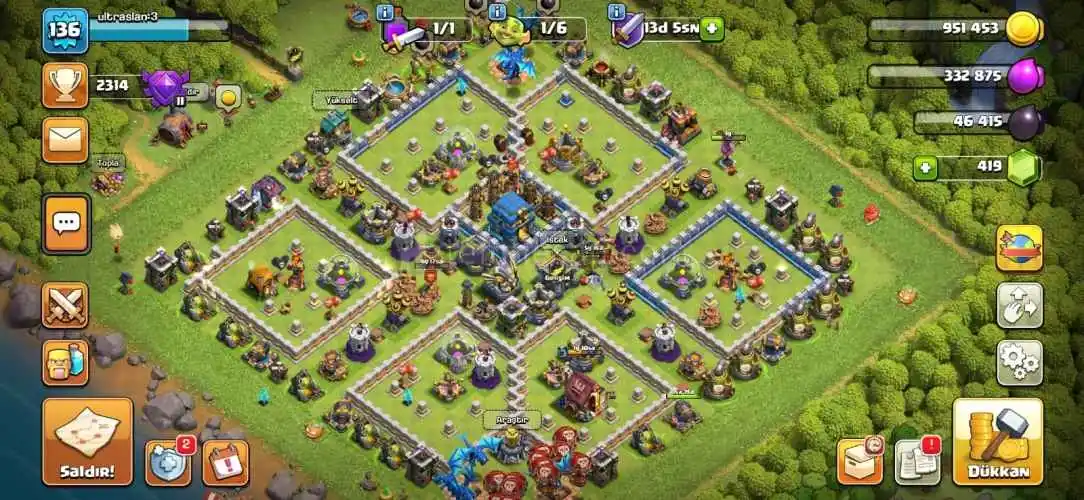Image resolution: width=1084 pixels, height=500 pixels.
Task: Open the news papers icon with red alert
Action: click(916, 460)
